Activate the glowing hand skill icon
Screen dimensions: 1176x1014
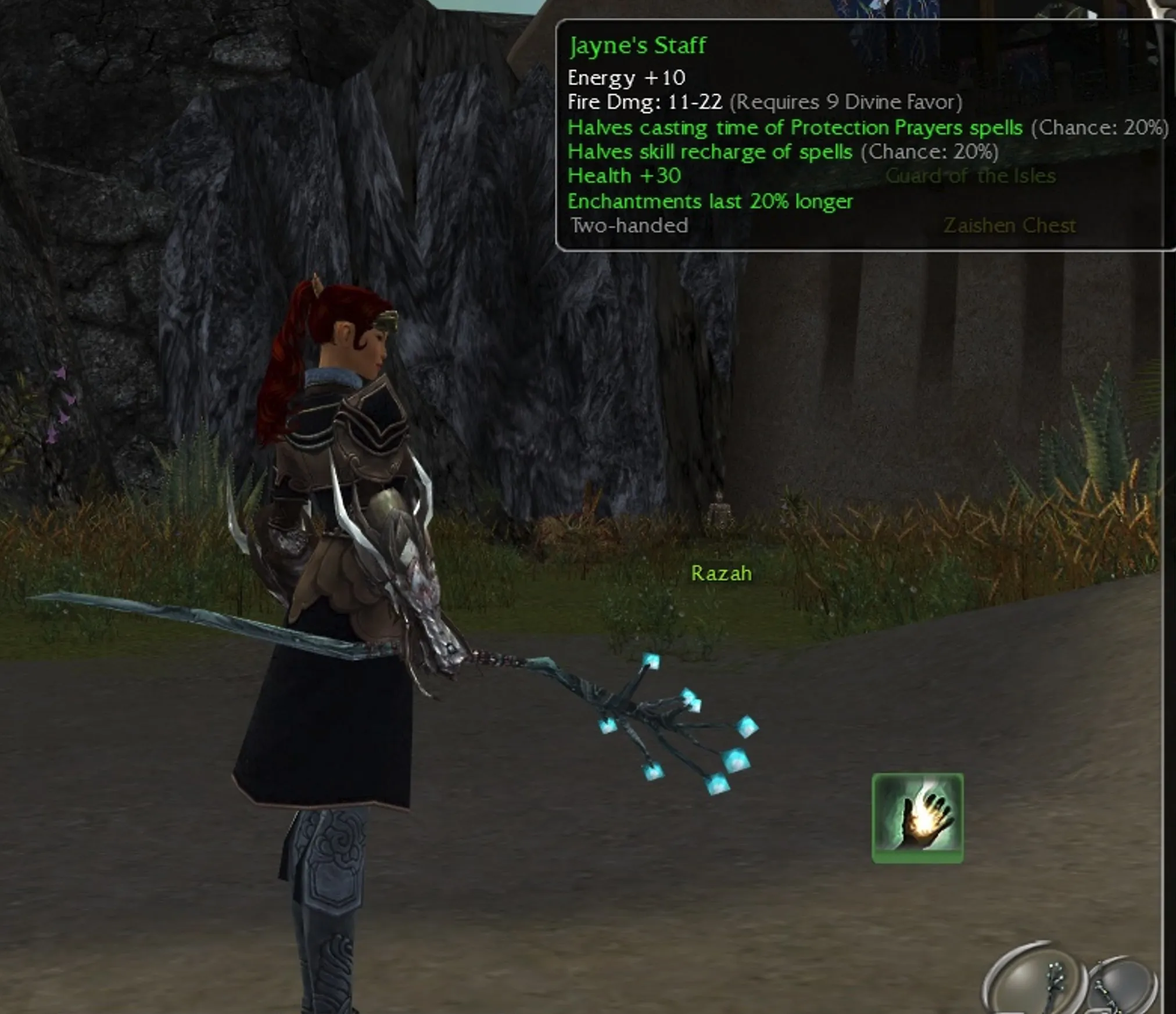click(x=917, y=818)
